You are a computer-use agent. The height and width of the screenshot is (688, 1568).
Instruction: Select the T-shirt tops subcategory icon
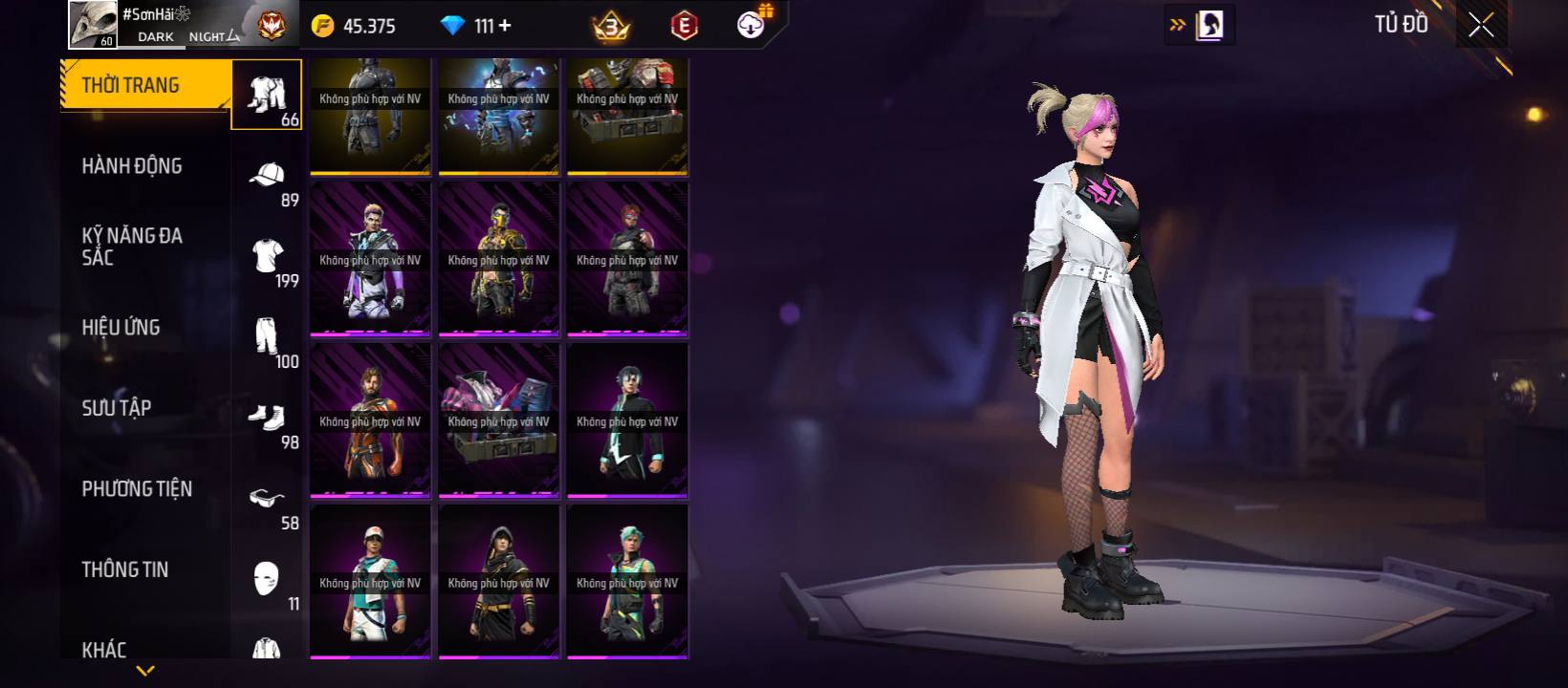coord(267,256)
